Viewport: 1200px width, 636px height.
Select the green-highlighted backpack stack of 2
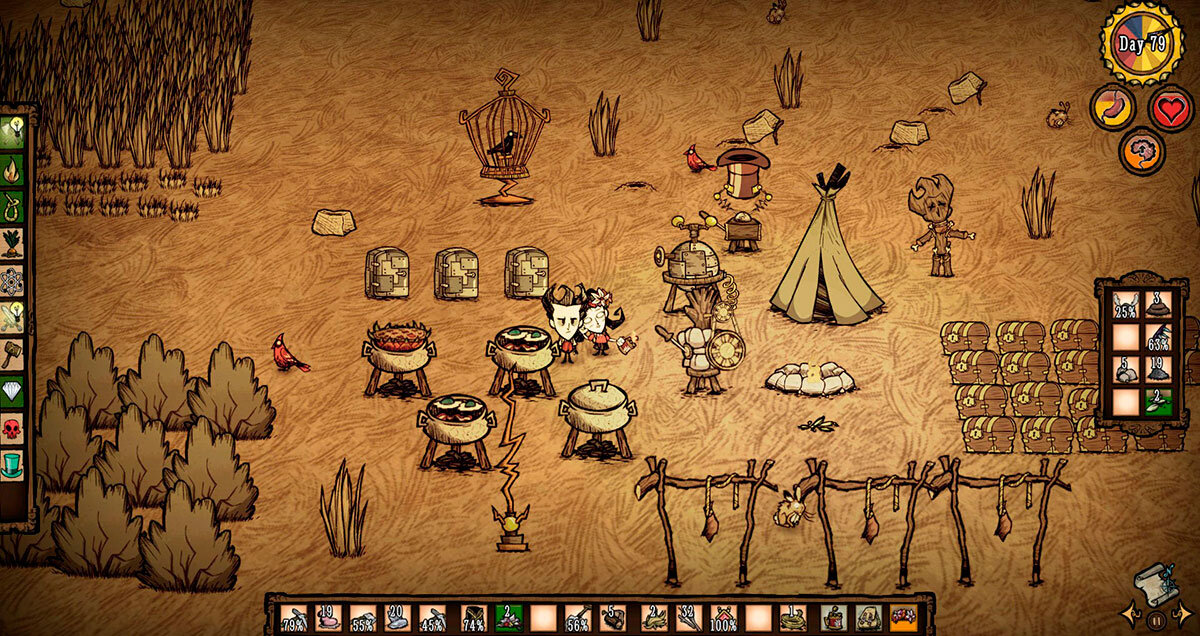pos(1159,403)
